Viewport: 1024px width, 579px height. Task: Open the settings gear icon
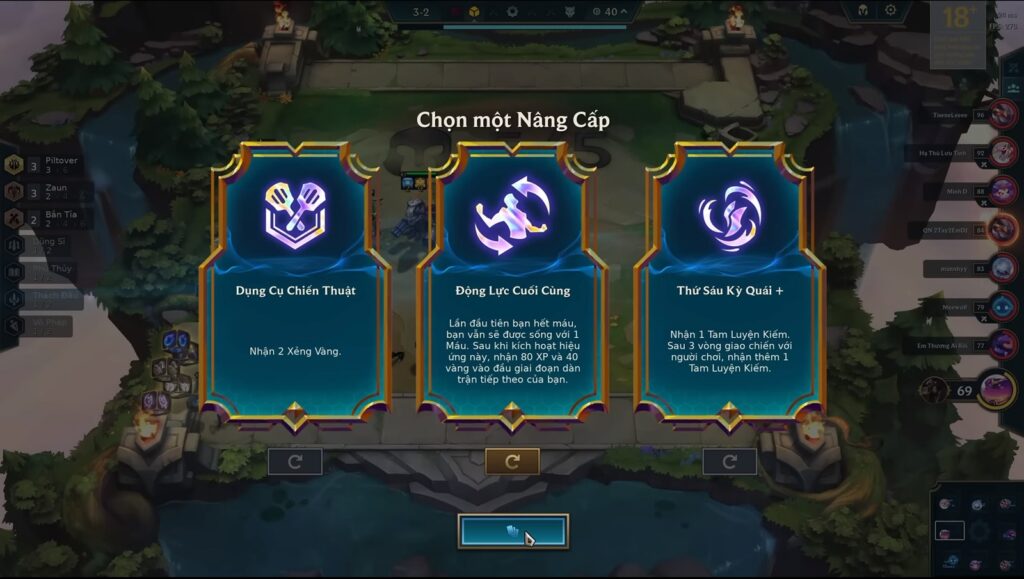pos(891,11)
